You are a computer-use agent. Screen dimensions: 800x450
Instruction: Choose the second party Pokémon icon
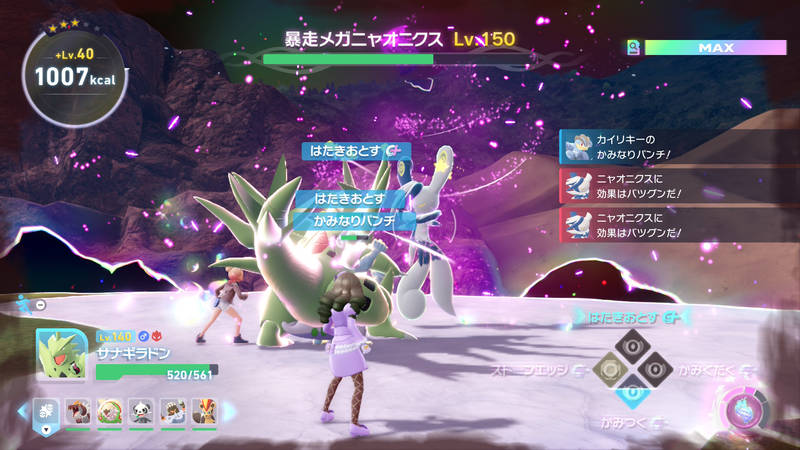tap(77, 410)
